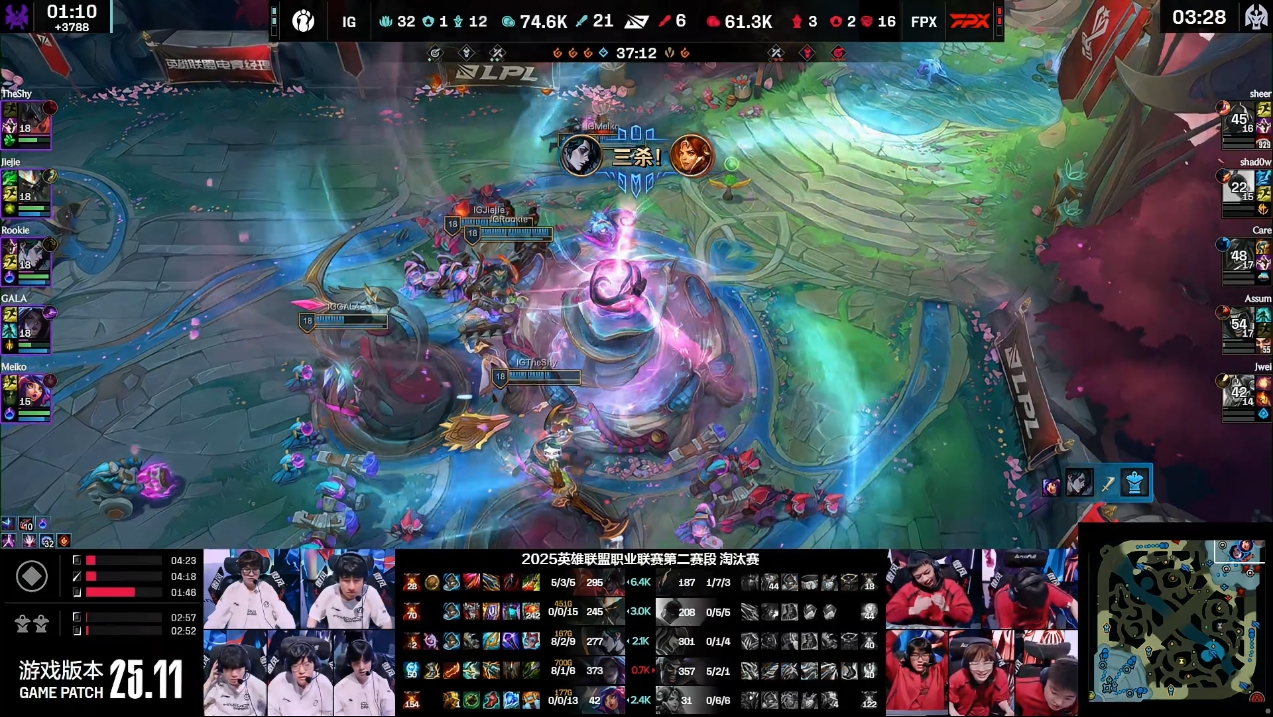Select the inhibitor respawn timer panel icon

pyautogui.click(x=33, y=577)
